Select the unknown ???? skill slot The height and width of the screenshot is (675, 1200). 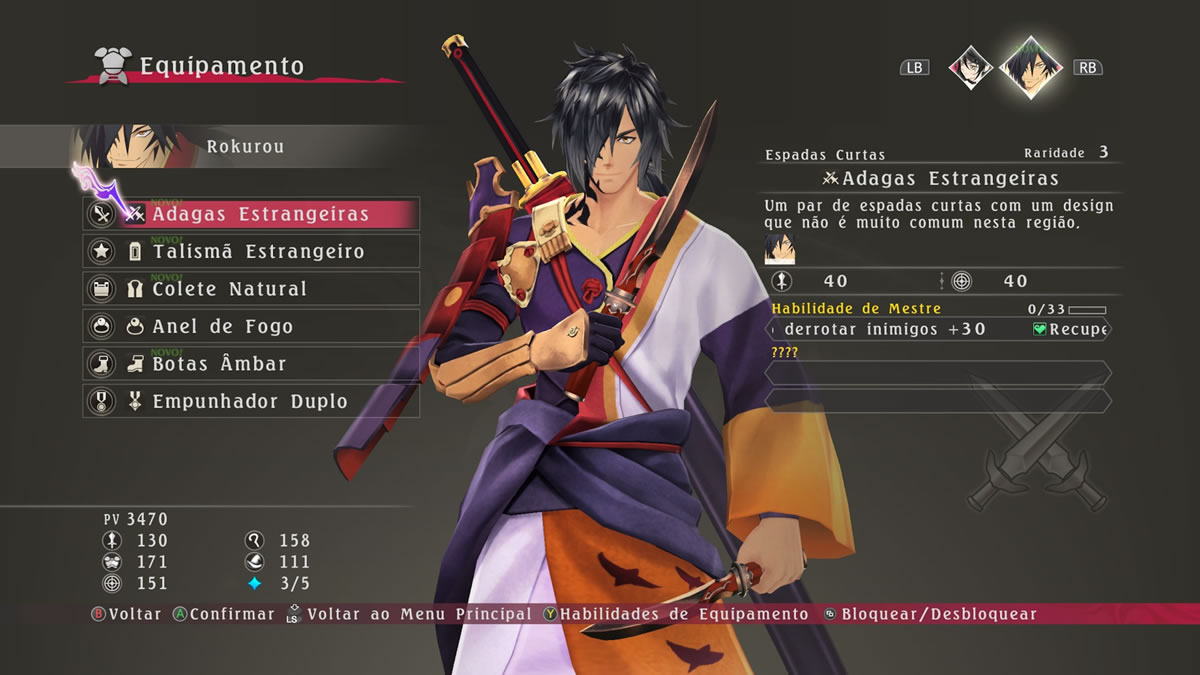coord(938,373)
